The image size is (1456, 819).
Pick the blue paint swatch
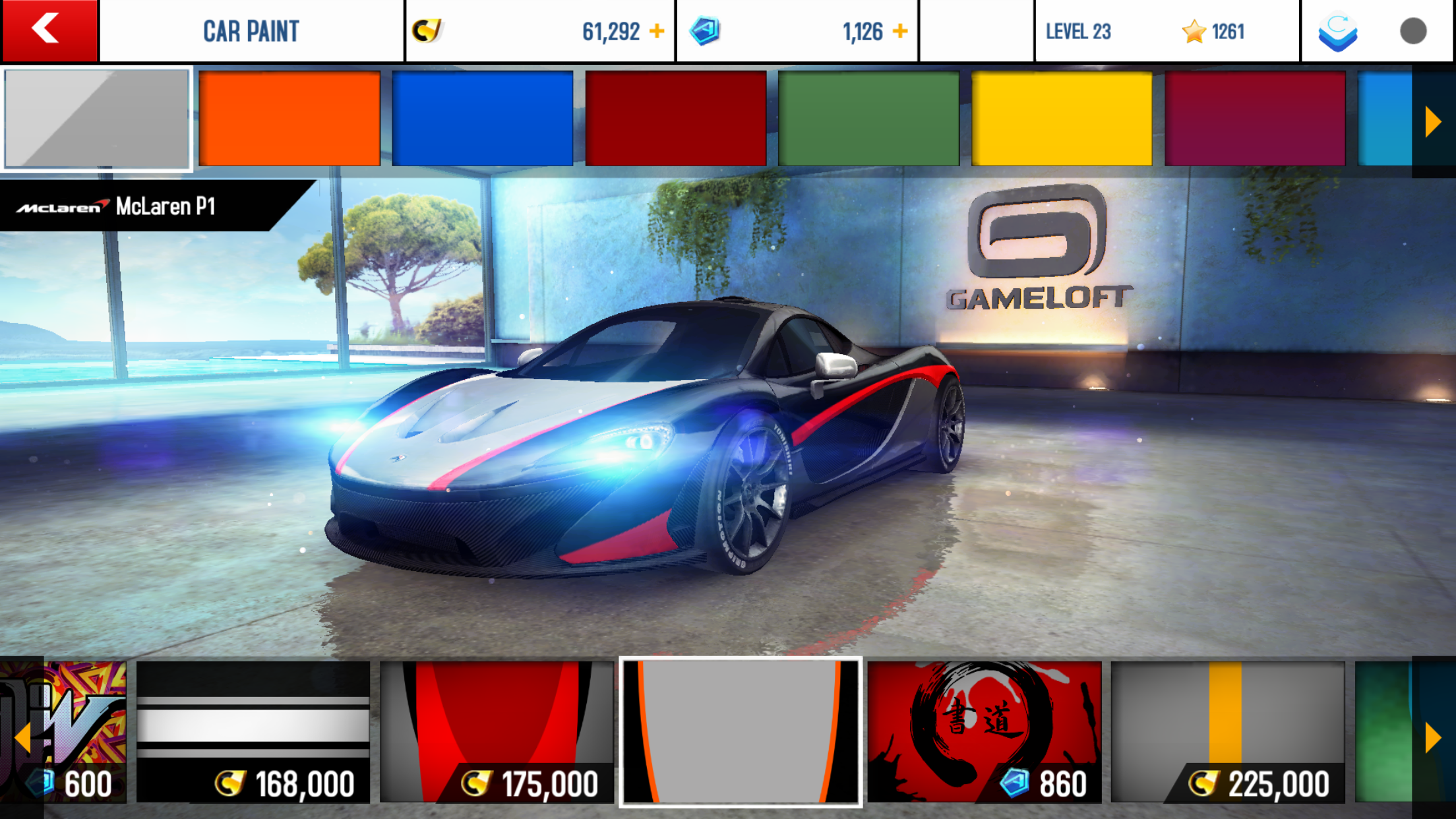pos(482,119)
